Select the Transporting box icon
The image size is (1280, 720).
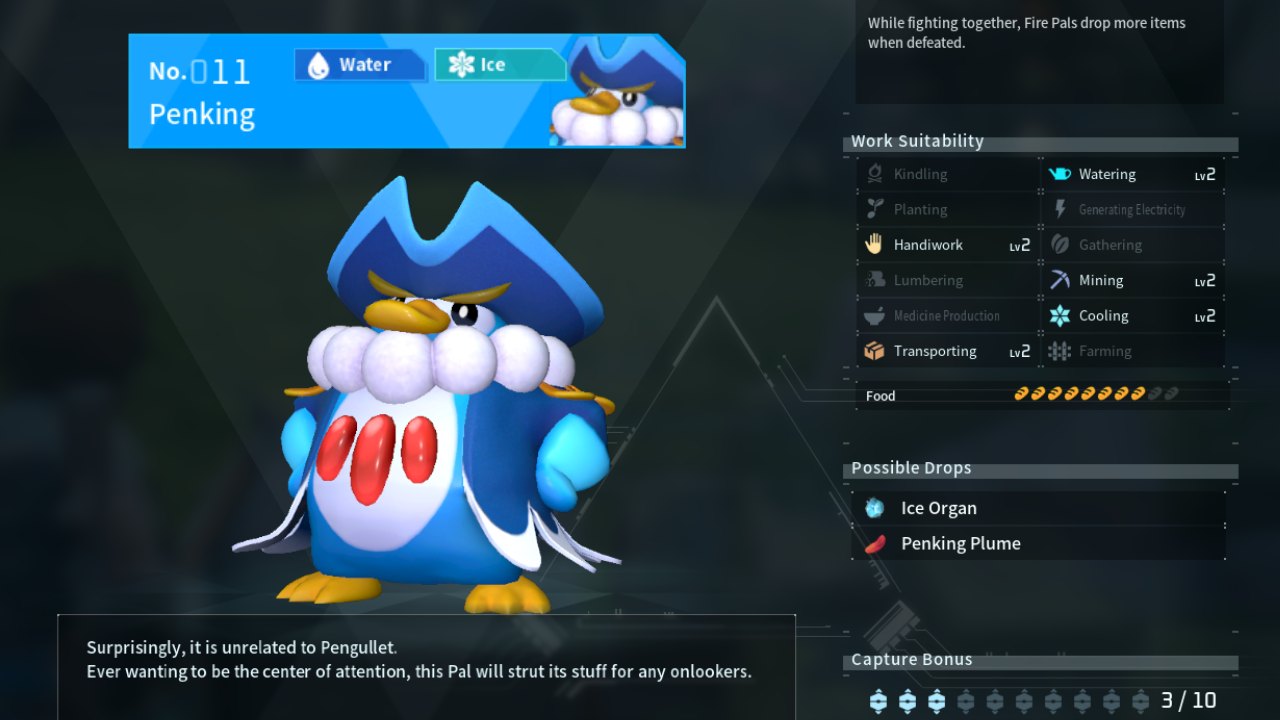[x=872, y=351]
